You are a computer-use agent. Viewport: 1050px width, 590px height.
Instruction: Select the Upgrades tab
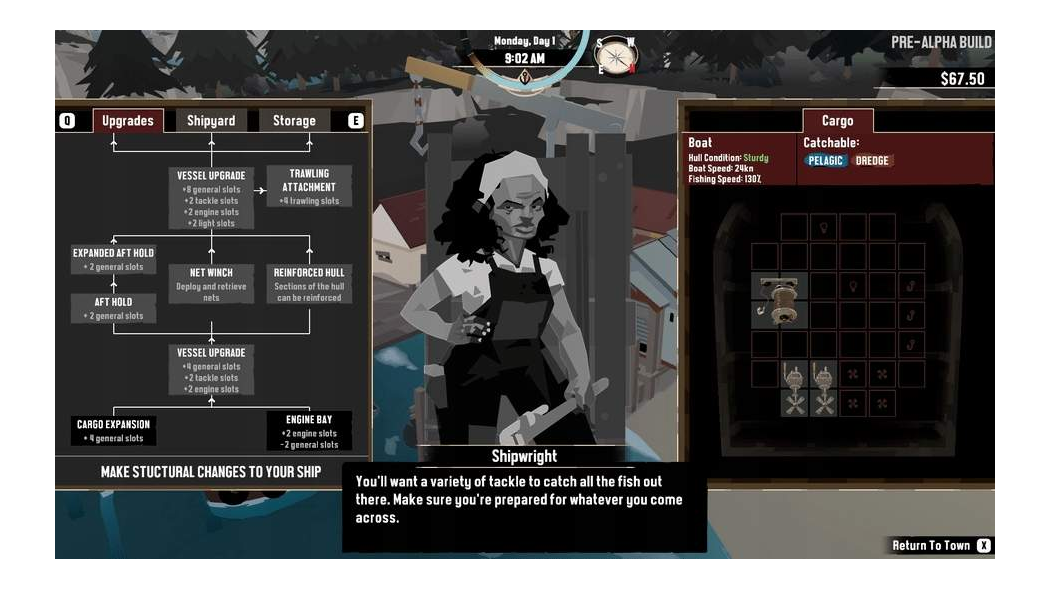click(128, 121)
